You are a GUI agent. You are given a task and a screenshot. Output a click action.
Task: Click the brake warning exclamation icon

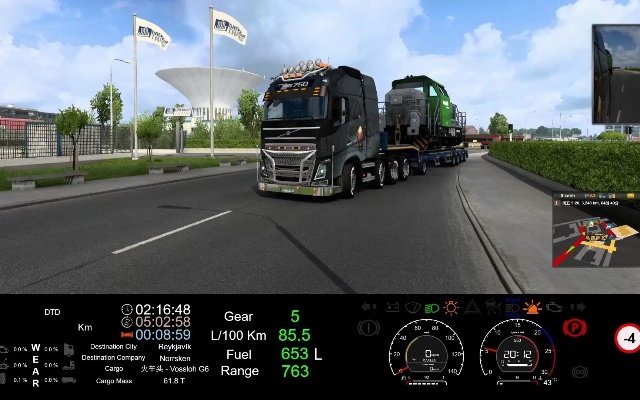pos(368,327)
